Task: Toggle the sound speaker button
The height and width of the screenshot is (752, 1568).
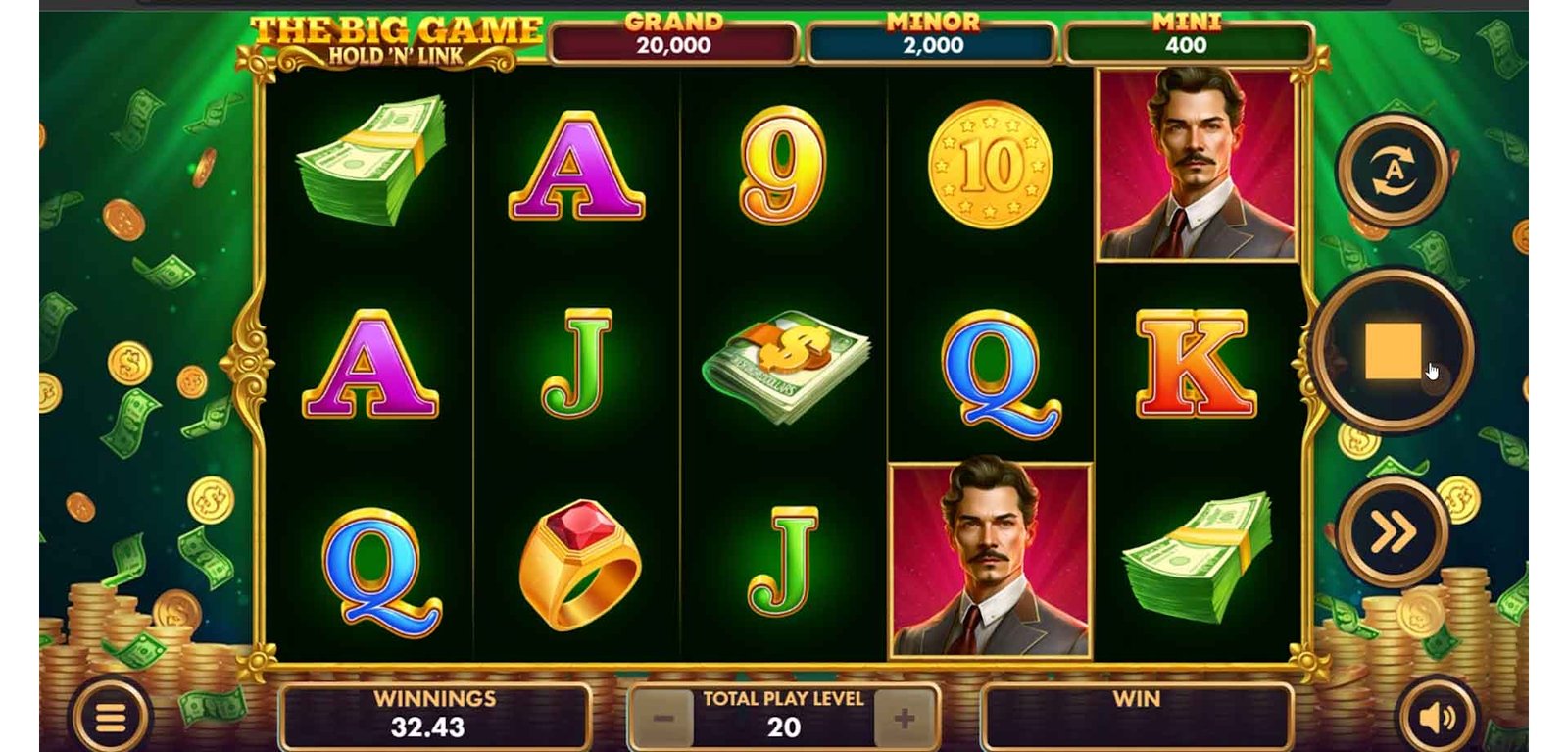Action: click(x=1437, y=719)
